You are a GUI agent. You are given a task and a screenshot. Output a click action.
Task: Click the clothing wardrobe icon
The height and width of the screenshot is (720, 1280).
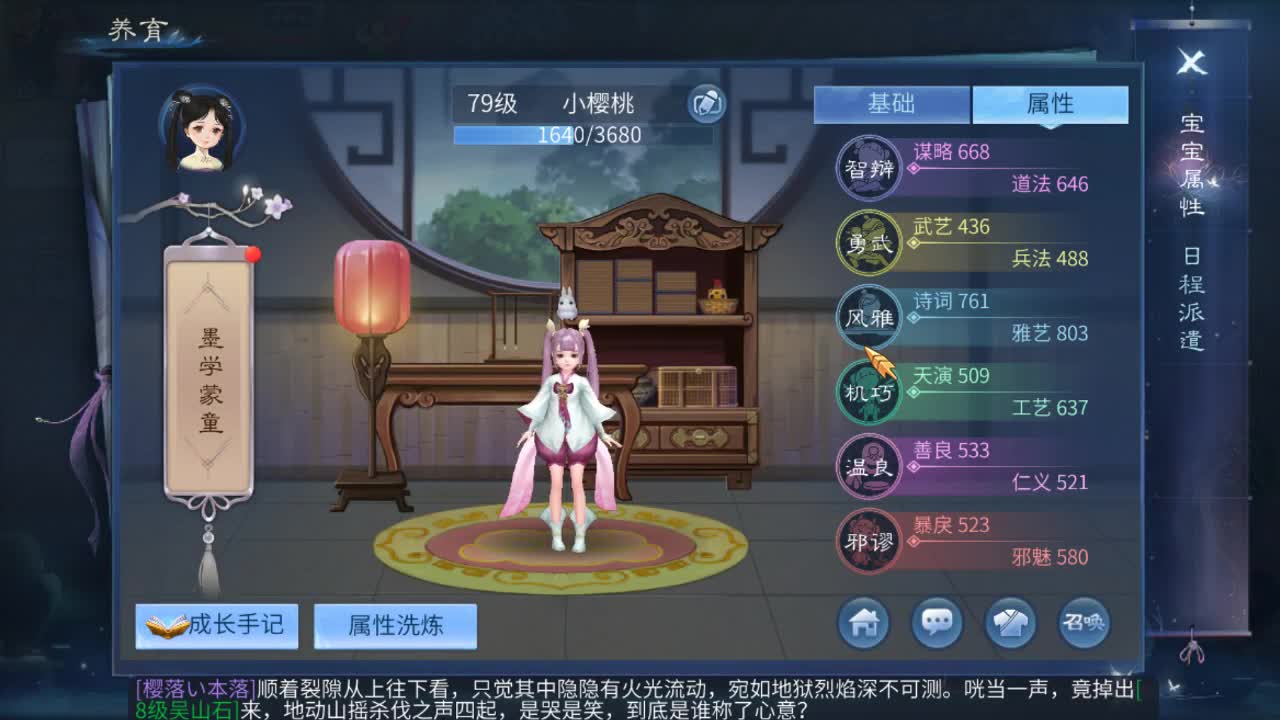(1011, 622)
